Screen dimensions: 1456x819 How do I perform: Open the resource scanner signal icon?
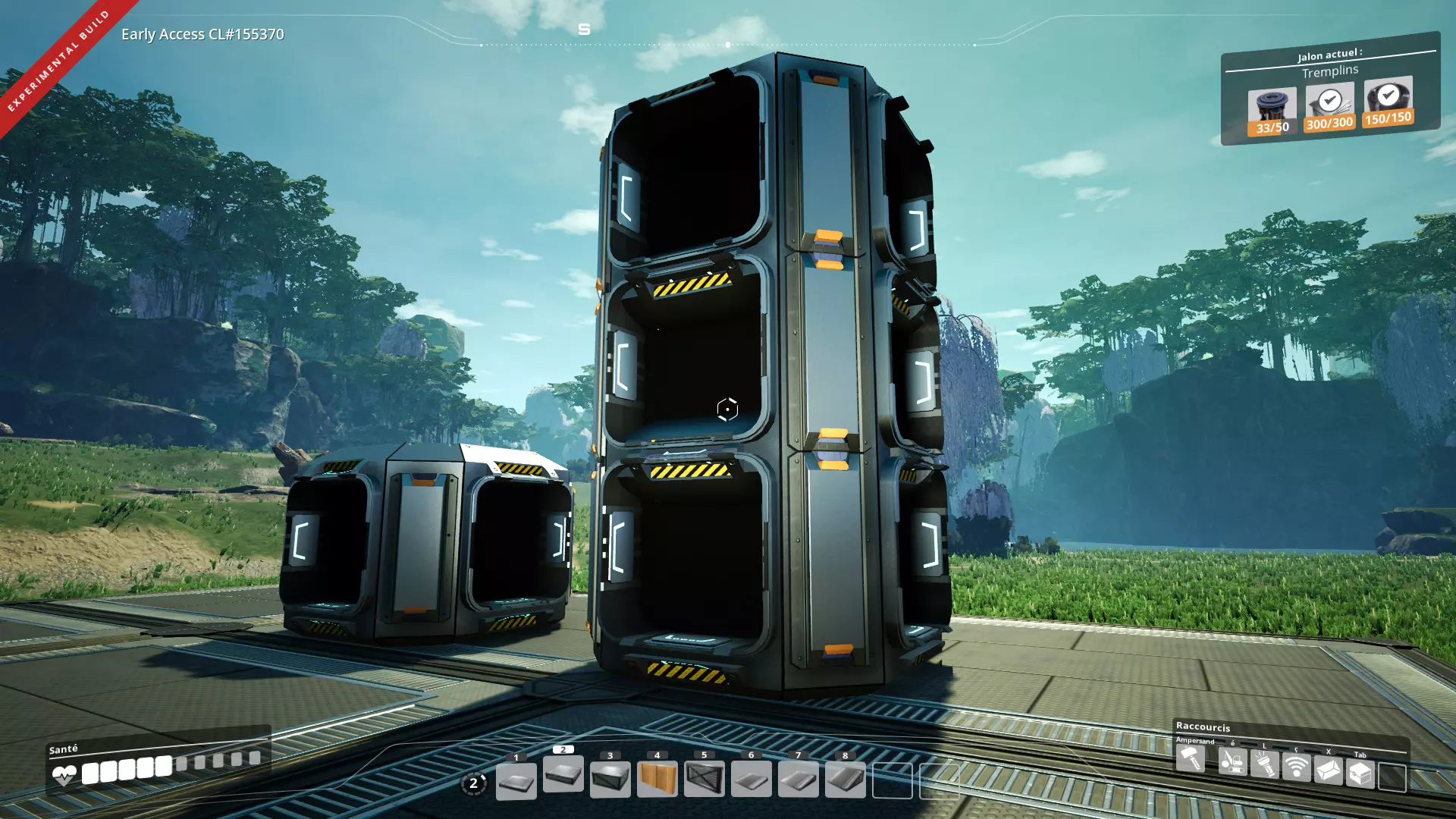1296,767
